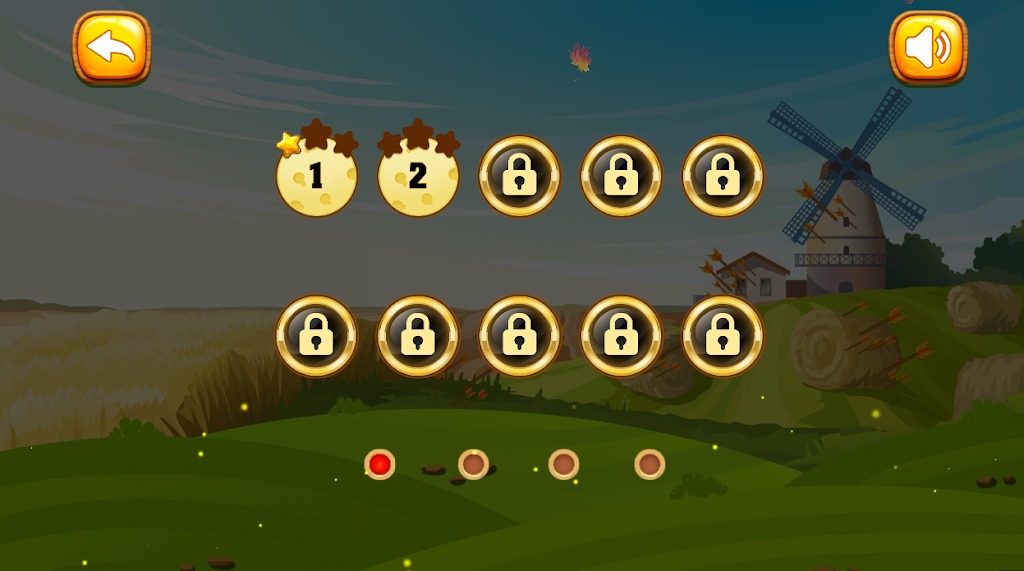Viewport: 1024px width, 571px height.
Task: Go back with the orange arrow button
Action: coord(111,47)
